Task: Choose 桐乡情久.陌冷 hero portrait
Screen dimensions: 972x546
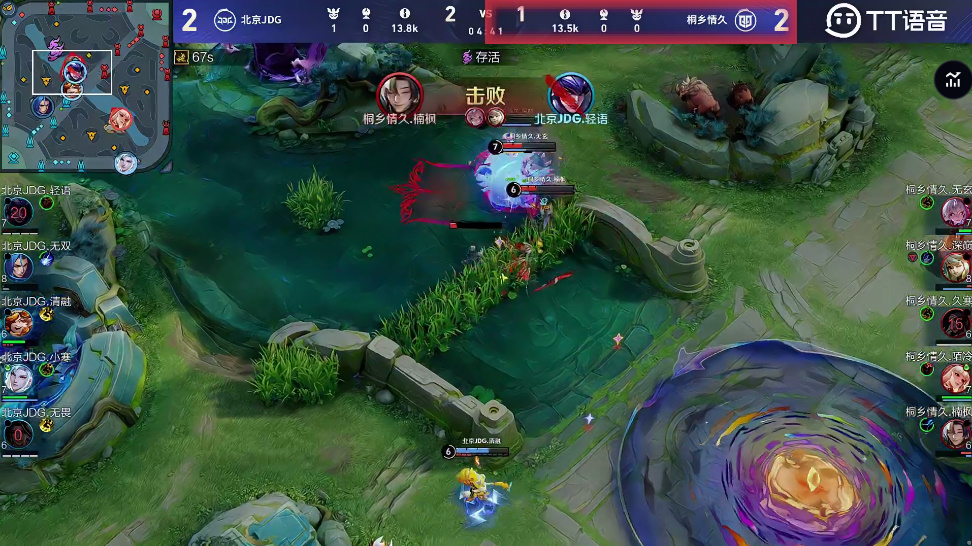Action: (954, 378)
